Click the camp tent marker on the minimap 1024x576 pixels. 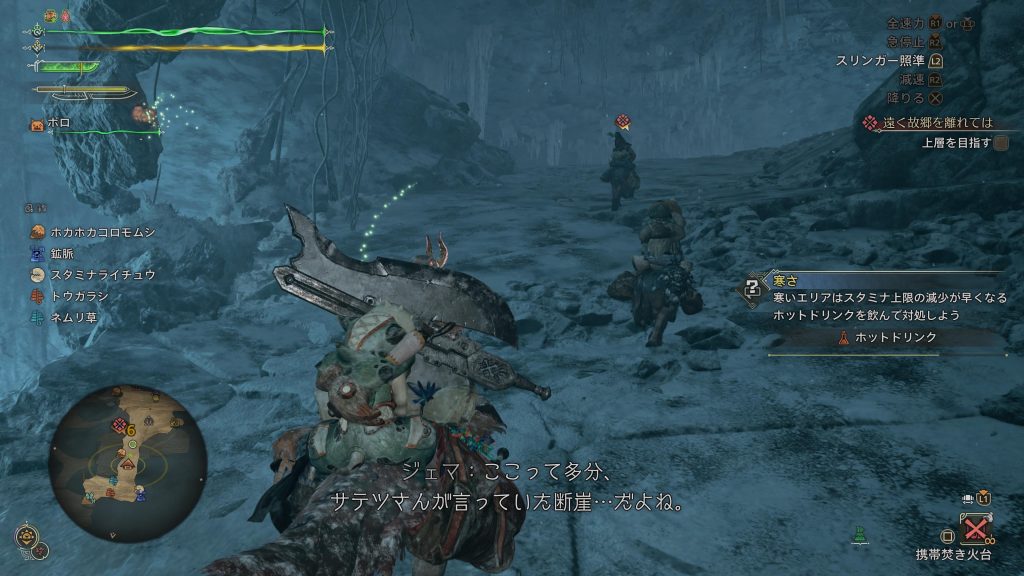coord(126,465)
